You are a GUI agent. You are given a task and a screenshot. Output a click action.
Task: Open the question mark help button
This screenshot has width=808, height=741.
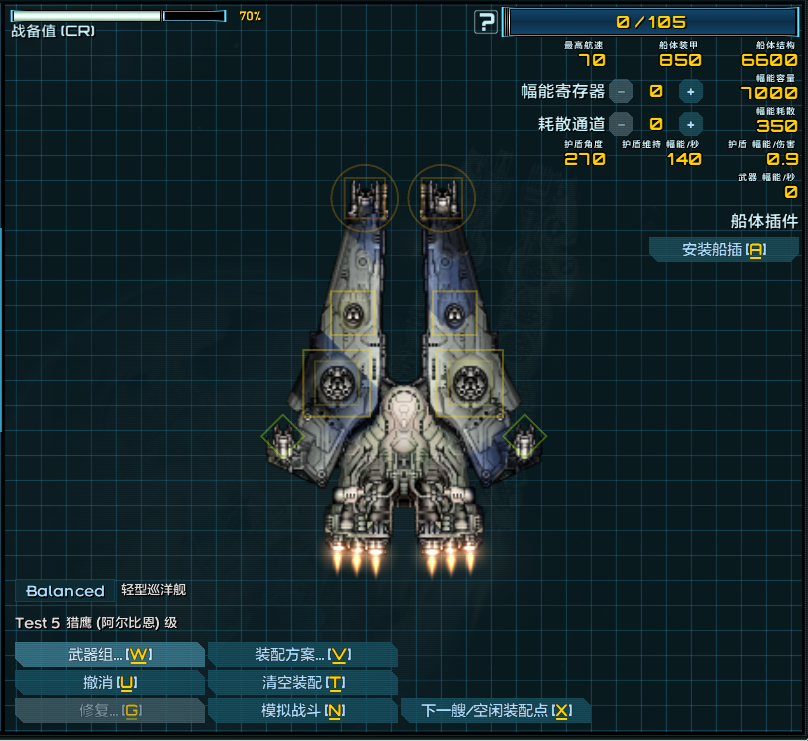tap(486, 22)
